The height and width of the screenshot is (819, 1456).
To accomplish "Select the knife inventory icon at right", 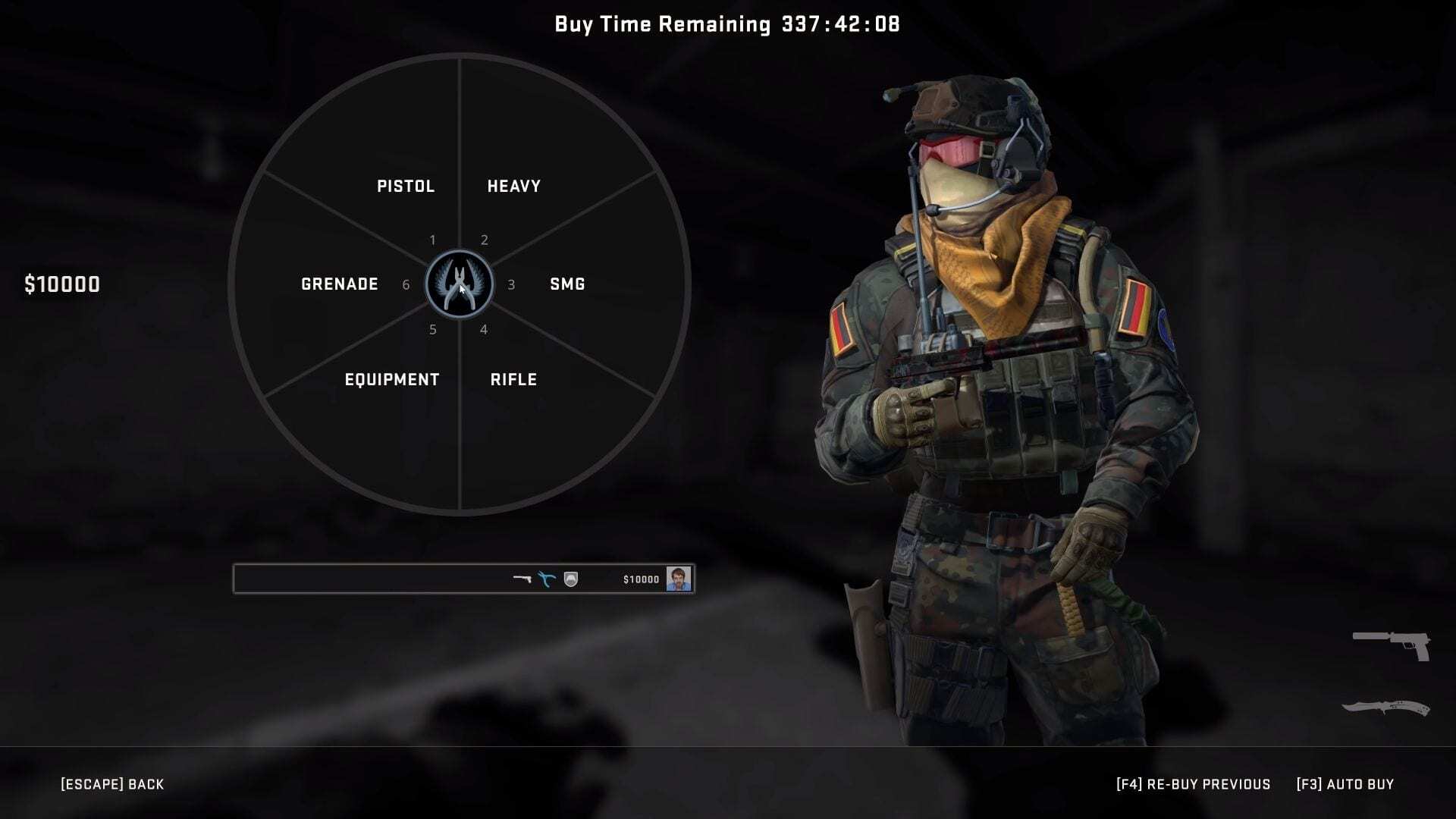I will click(1385, 708).
